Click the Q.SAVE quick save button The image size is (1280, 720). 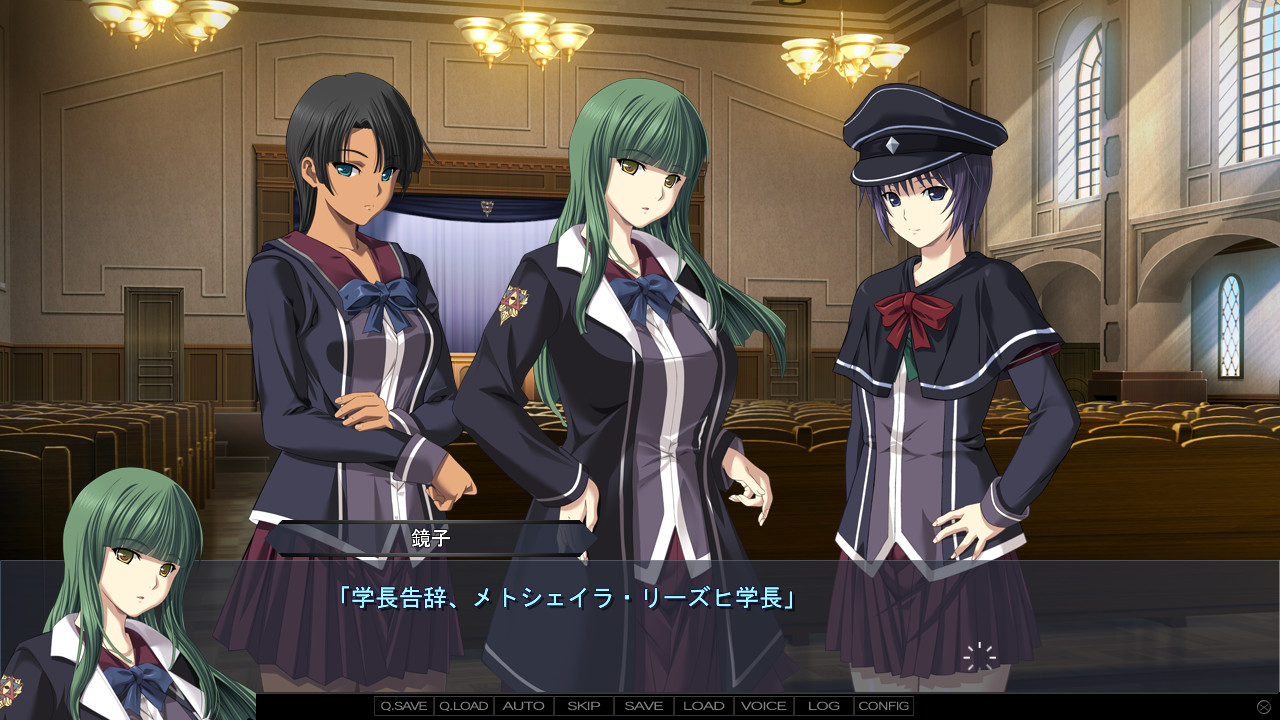click(404, 706)
